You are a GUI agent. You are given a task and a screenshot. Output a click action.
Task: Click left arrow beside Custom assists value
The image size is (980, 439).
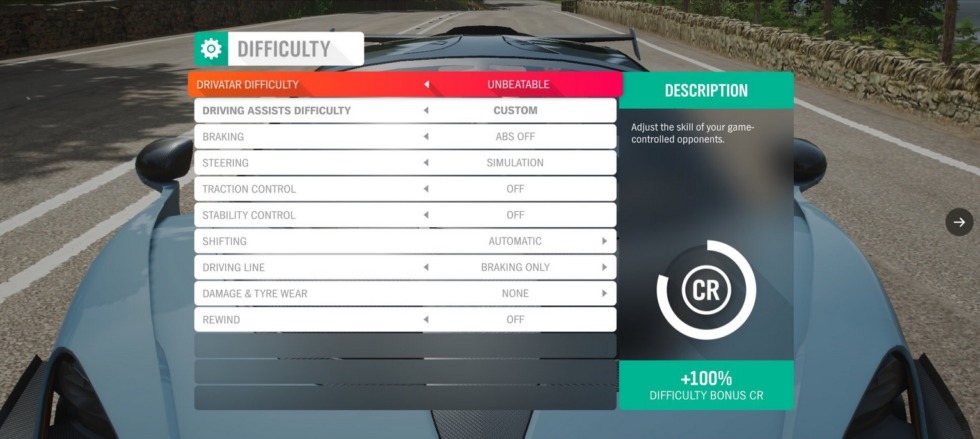pos(427,111)
